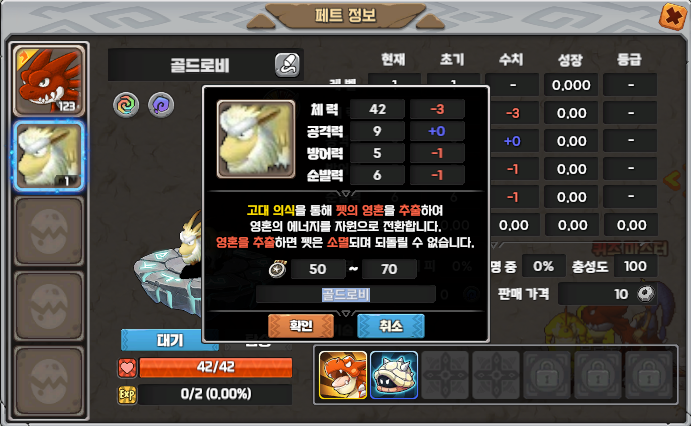
Task: Click the rainbow swirl element icon
Action: coord(125,103)
